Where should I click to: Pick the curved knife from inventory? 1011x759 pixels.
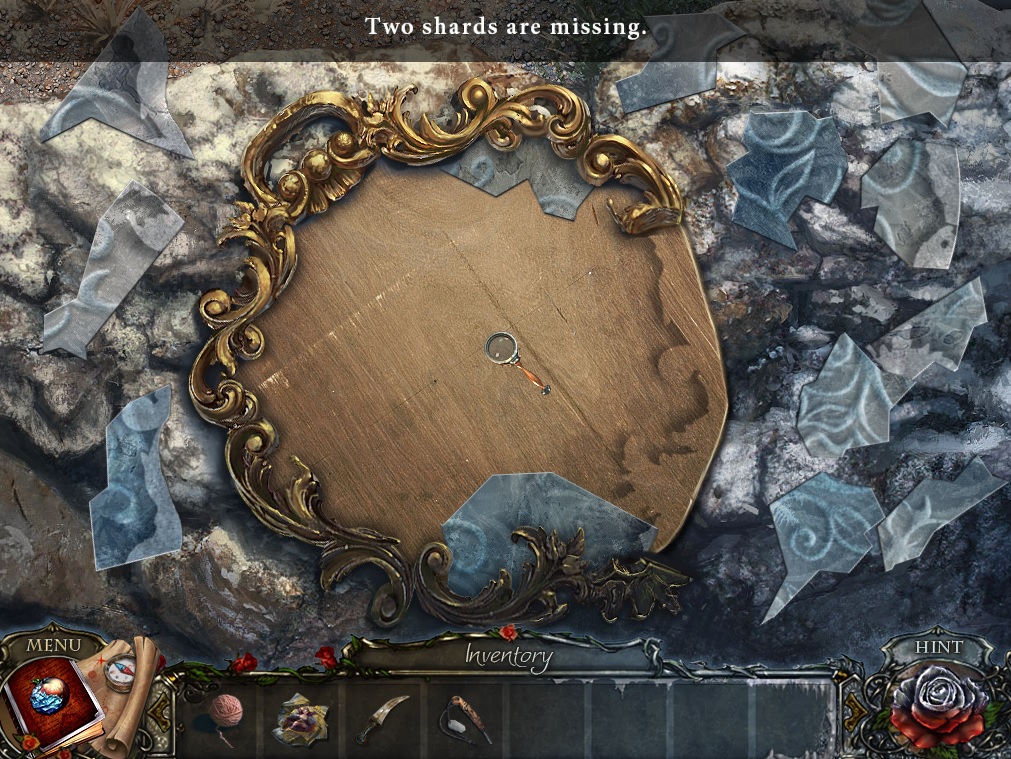tap(383, 718)
